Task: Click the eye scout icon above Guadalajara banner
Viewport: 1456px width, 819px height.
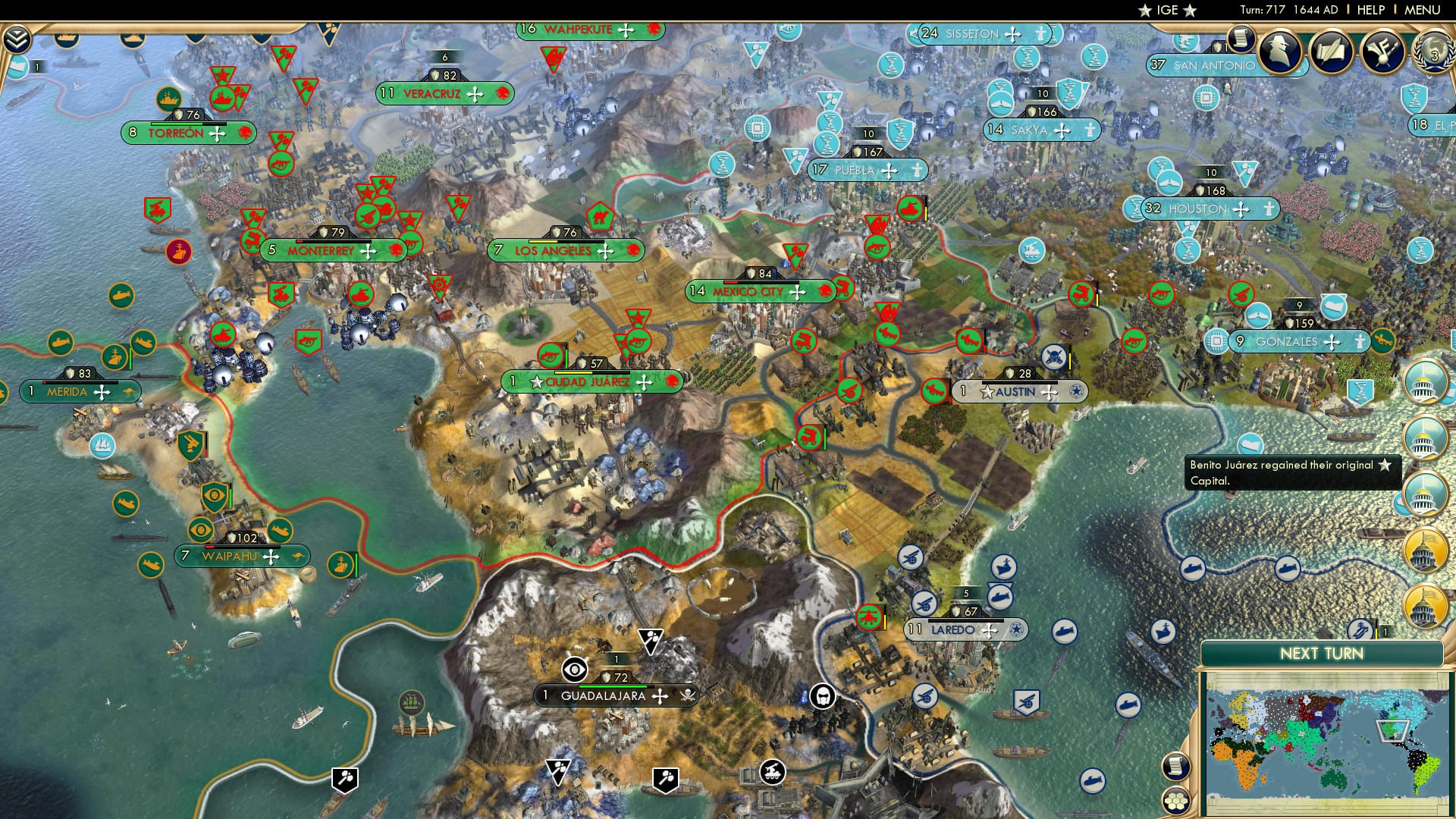Action: click(x=574, y=670)
